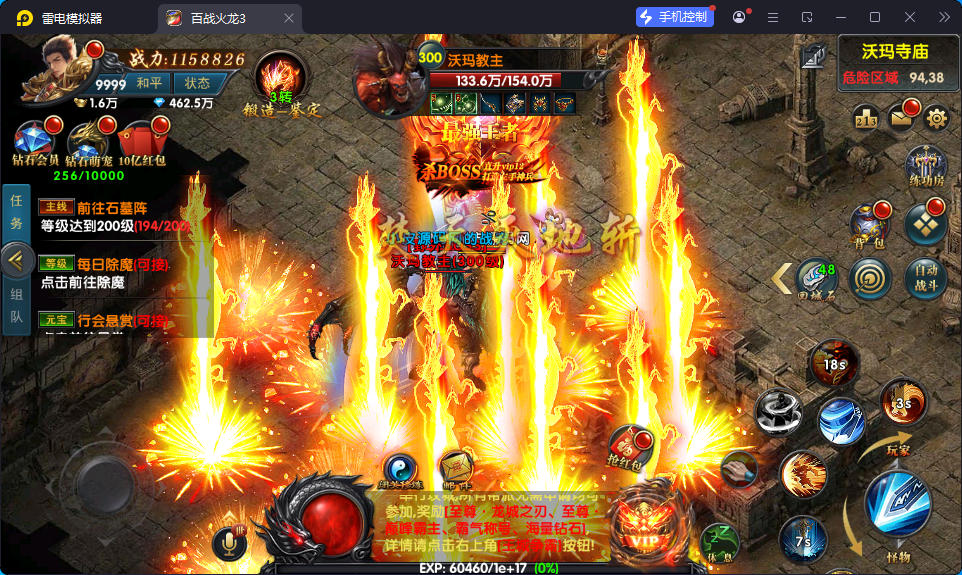
Task: Click the emulator's 手机控制 button
Action: point(674,17)
